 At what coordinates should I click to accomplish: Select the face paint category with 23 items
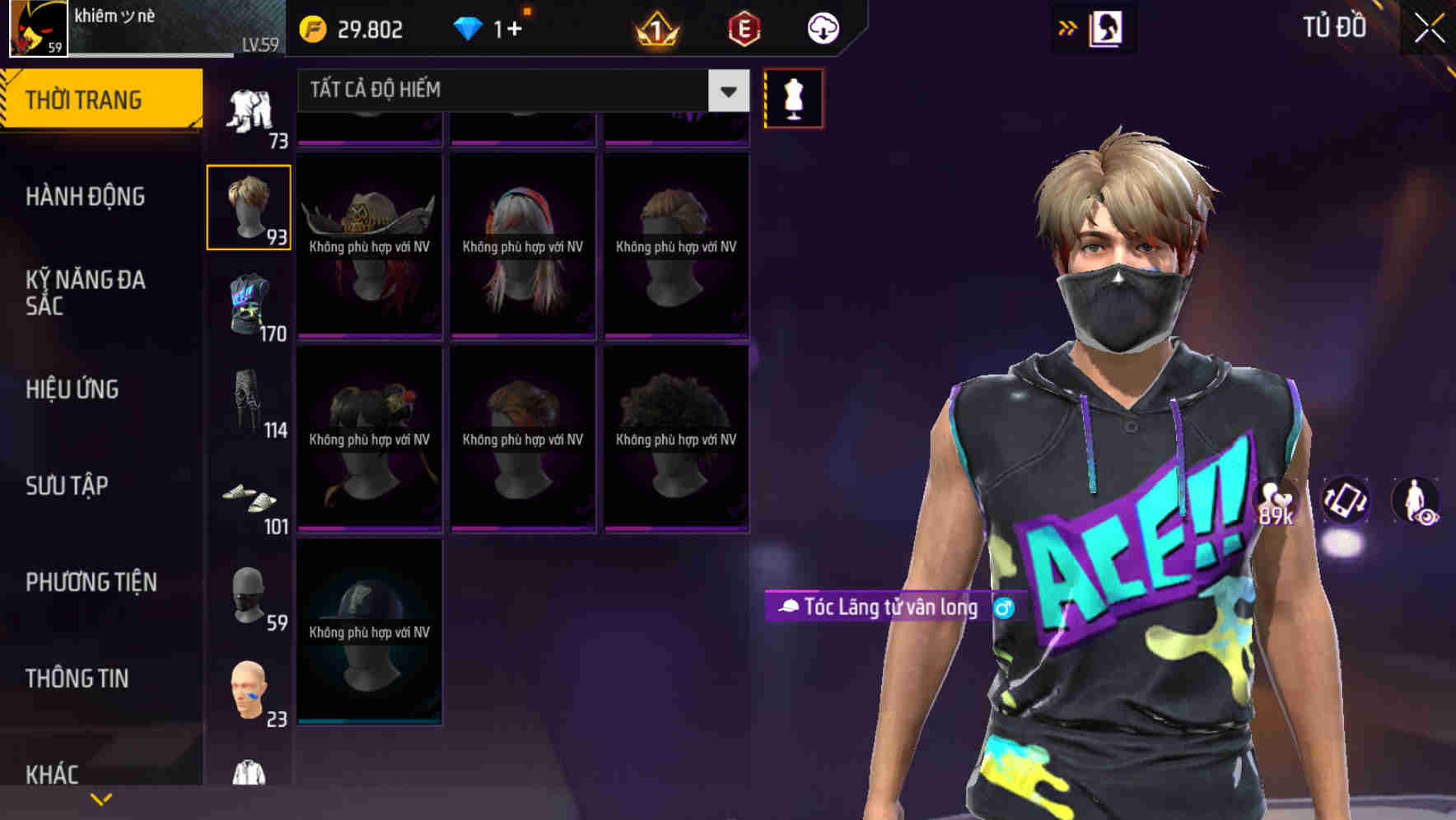(x=250, y=690)
